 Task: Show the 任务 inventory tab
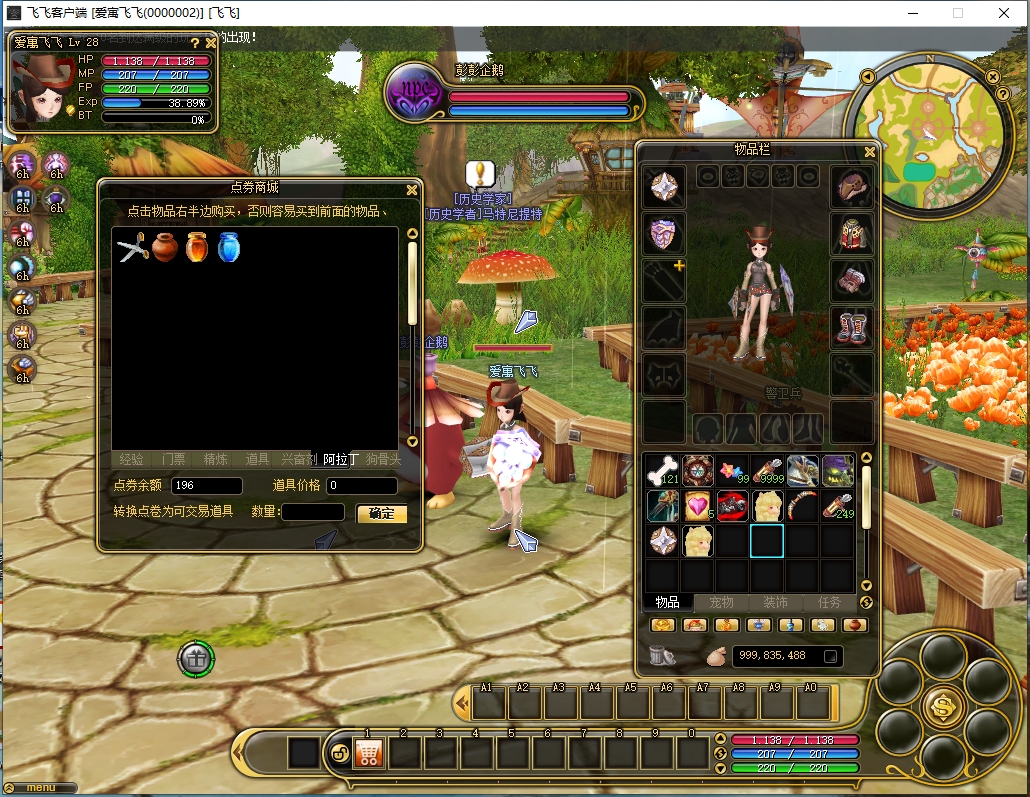point(829,602)
